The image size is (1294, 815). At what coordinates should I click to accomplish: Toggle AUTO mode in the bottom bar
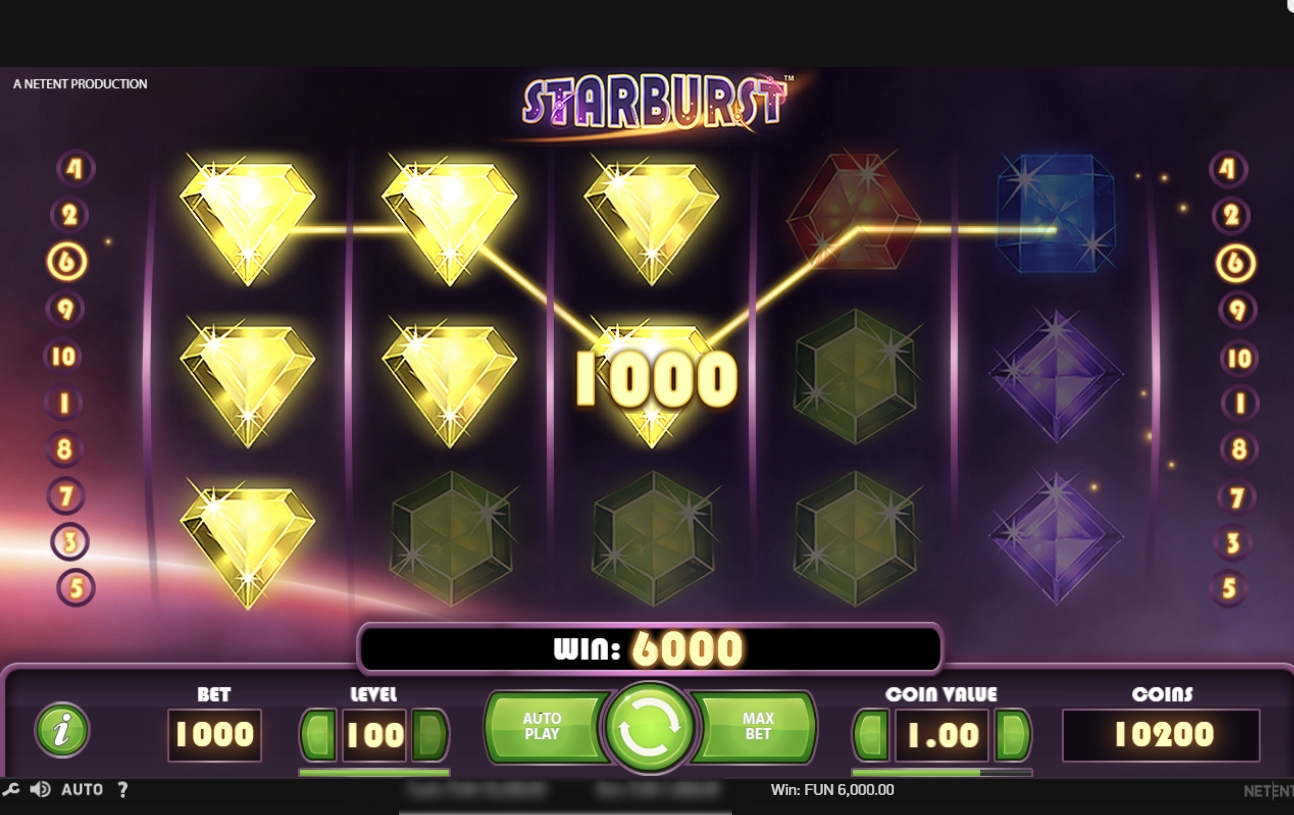click(x=83, y=789)
